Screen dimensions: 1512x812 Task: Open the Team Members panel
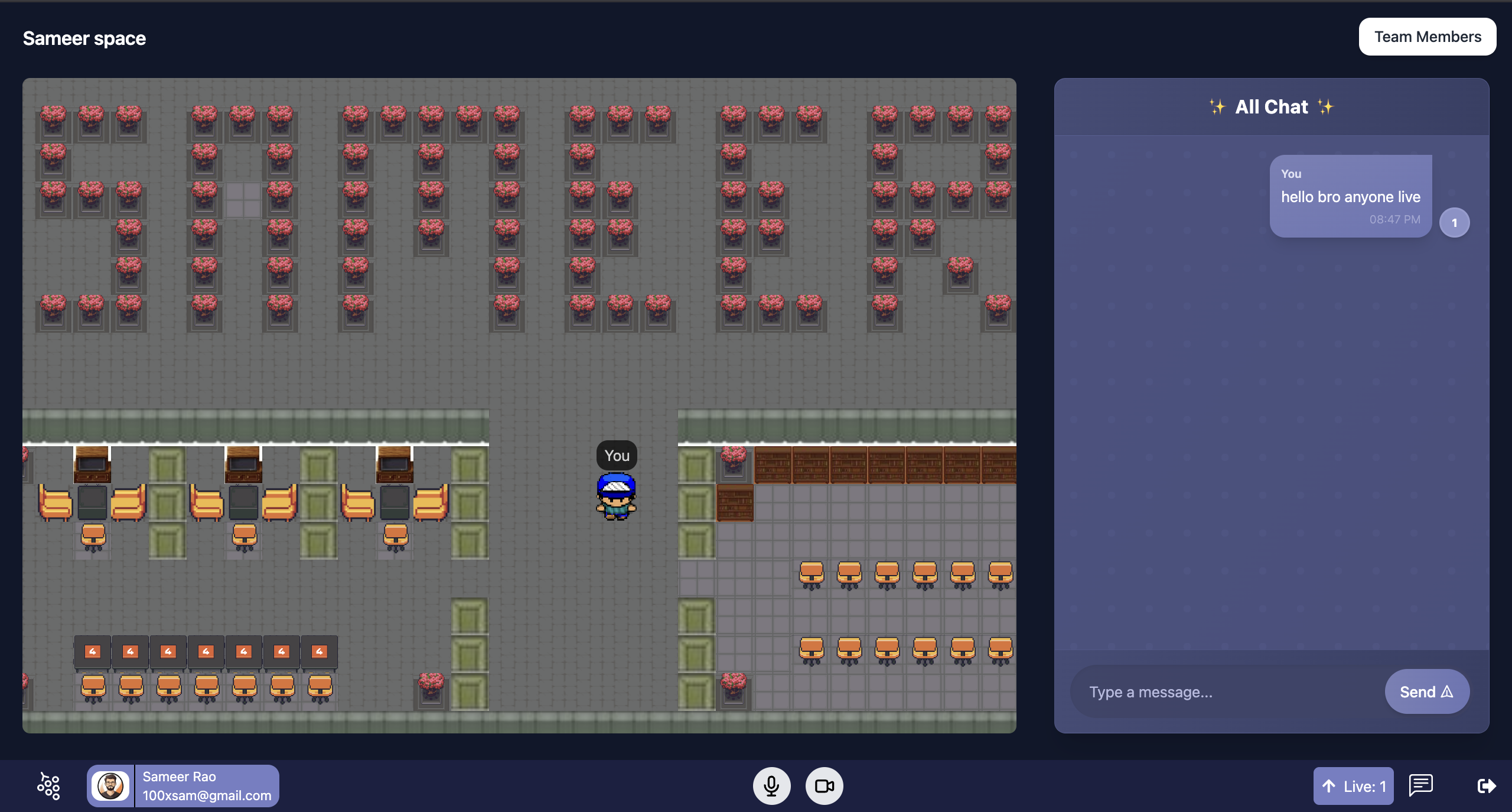(1427, 37)
